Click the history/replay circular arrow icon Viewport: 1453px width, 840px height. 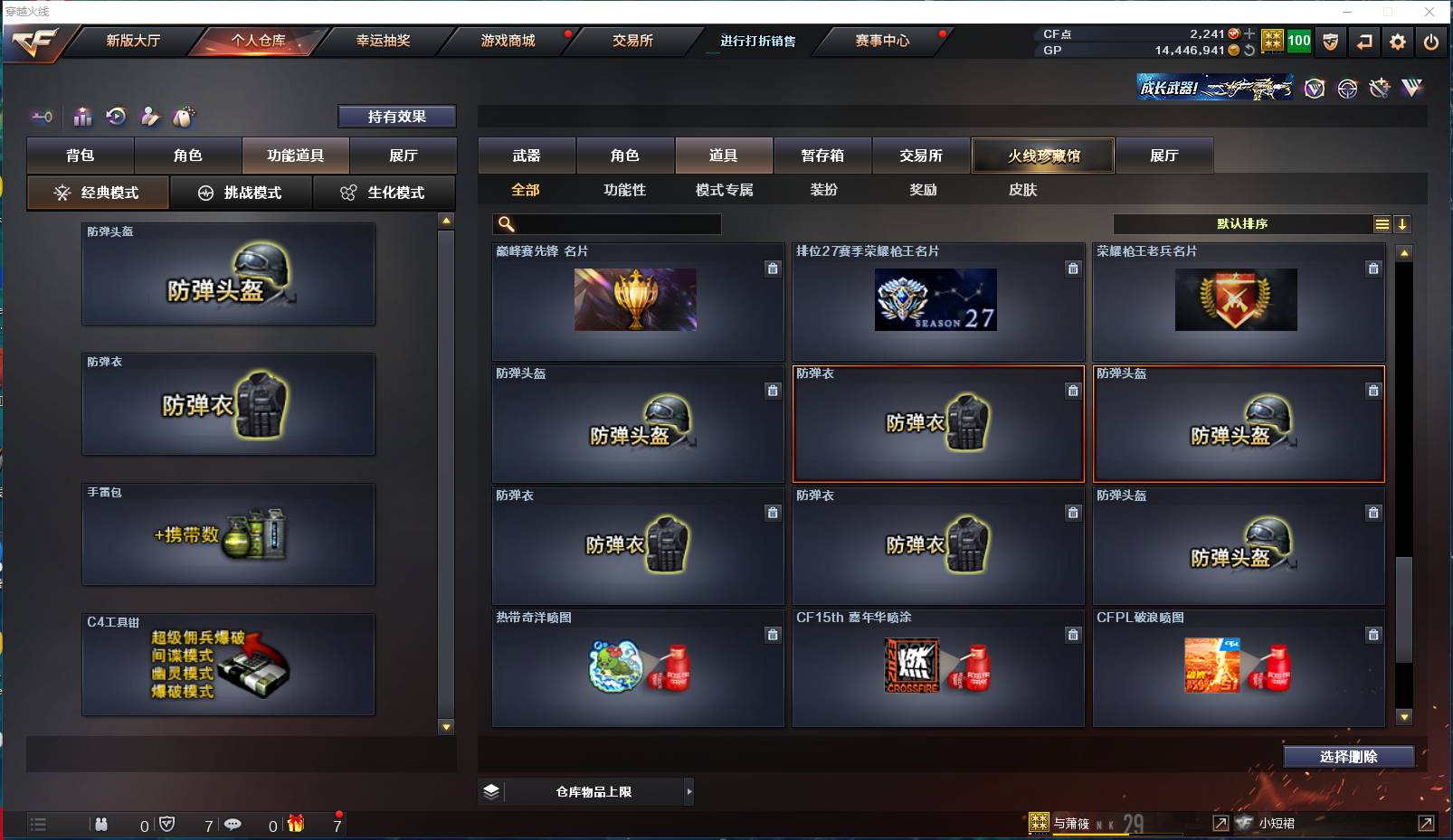coord(116,116)
